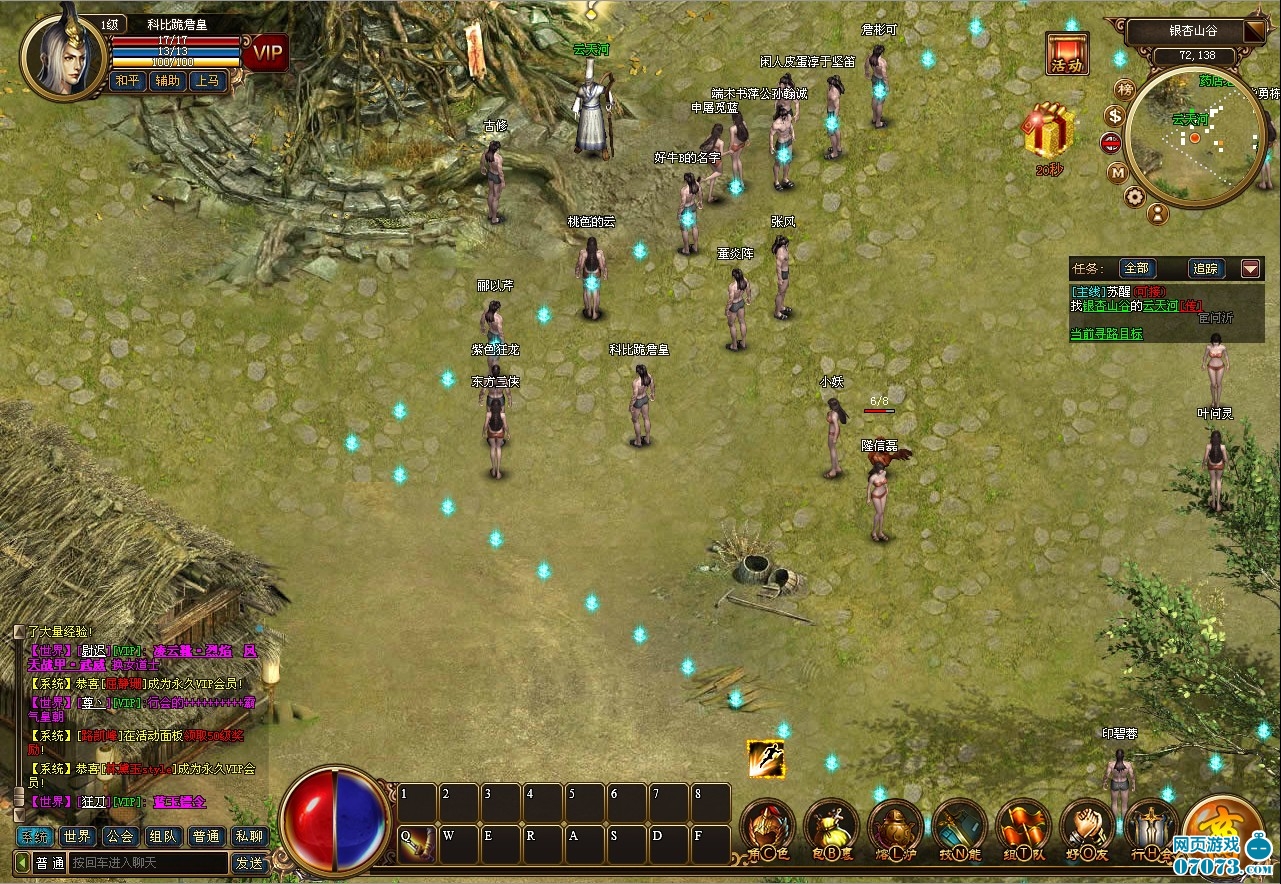Show 全部 quests in the task tracker
Image resolution: width=1281 pixels, height=884 pixels.
coord(1137,268)
